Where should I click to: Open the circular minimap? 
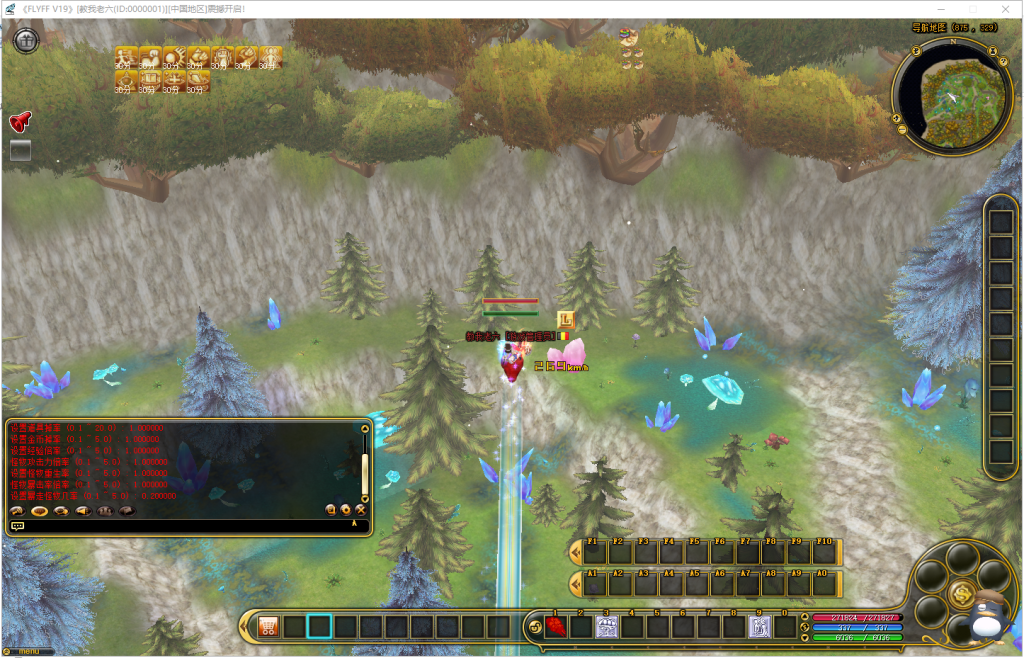943,96
